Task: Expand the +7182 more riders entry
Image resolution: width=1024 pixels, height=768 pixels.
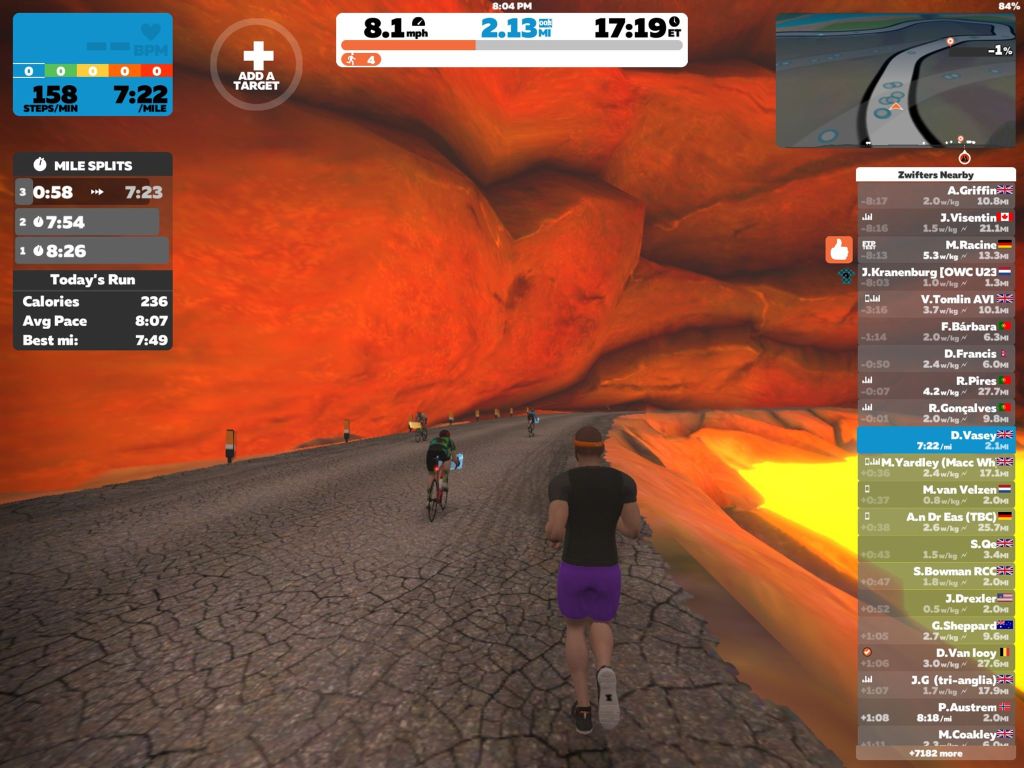Action: coord(935,753)
